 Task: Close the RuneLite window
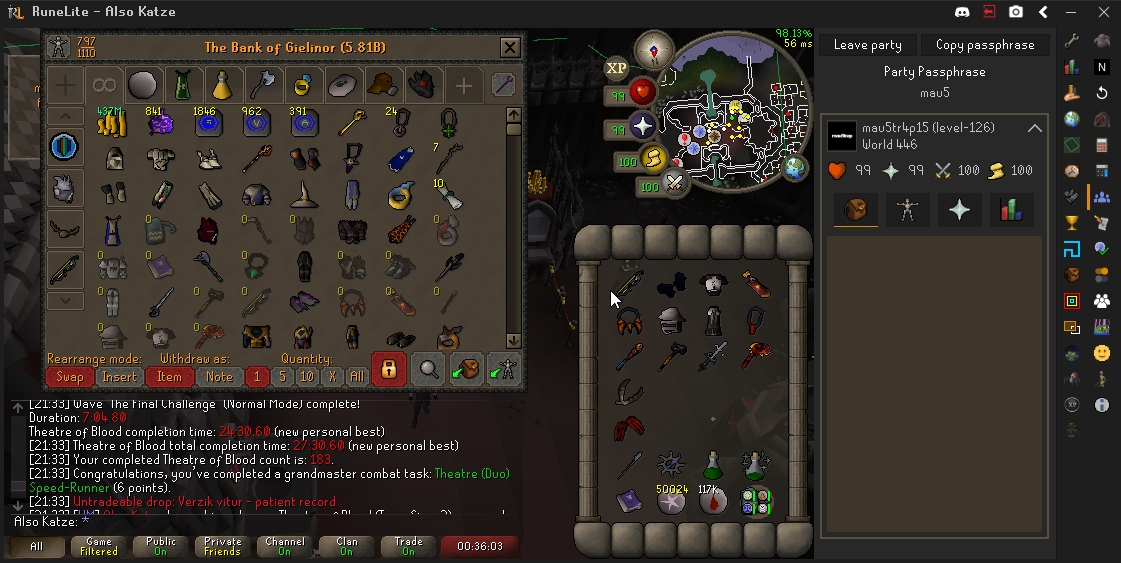[1099, 12]
